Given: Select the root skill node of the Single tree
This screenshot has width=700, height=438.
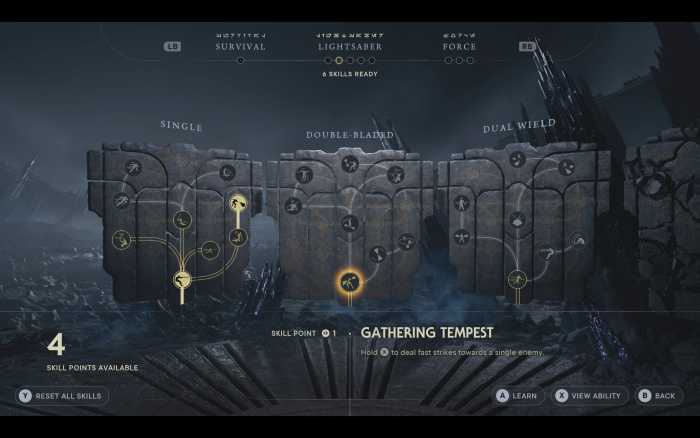Looking at the screenshot, I should tap(183, 281).
